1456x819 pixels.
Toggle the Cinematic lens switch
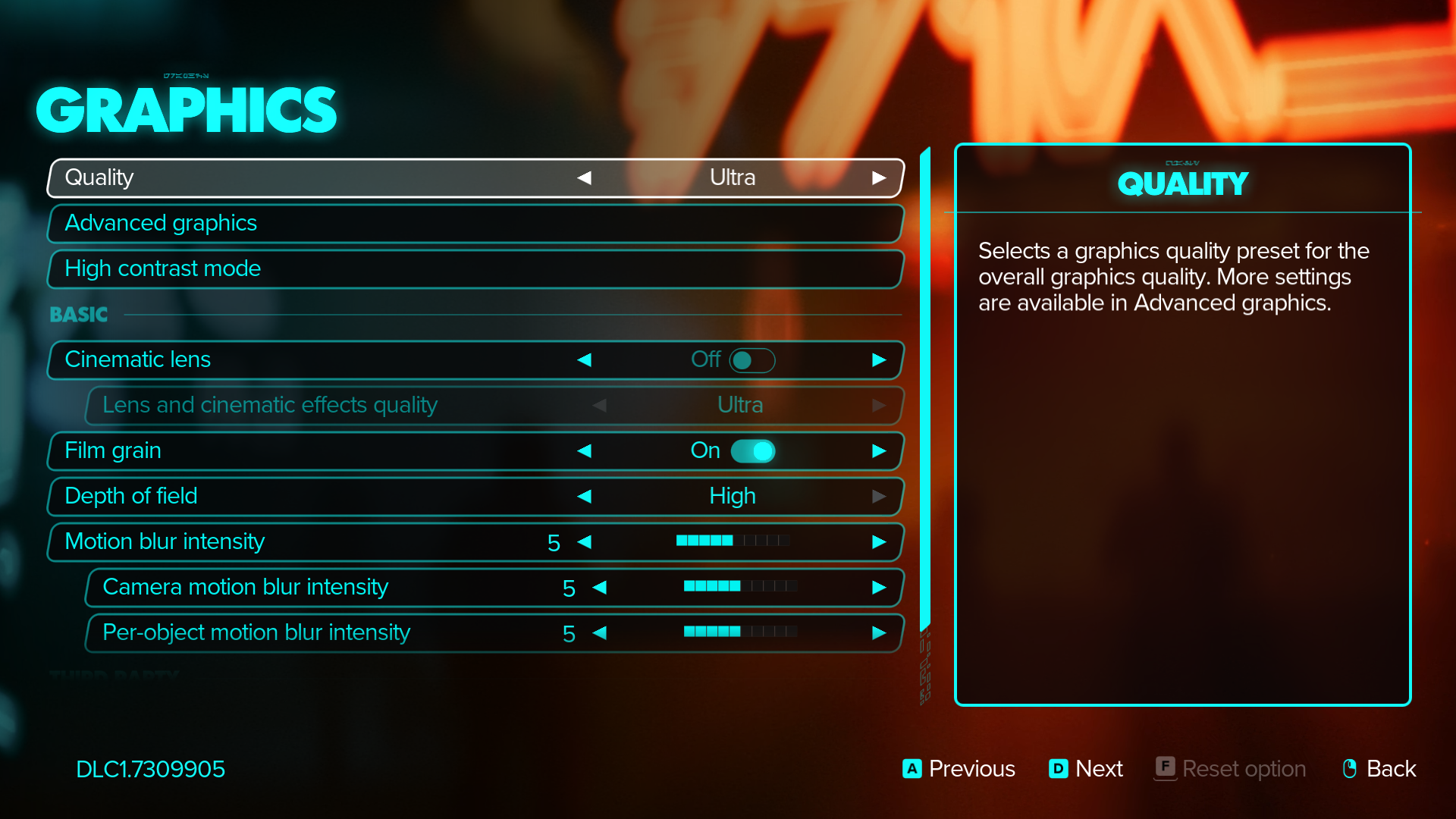752,360
